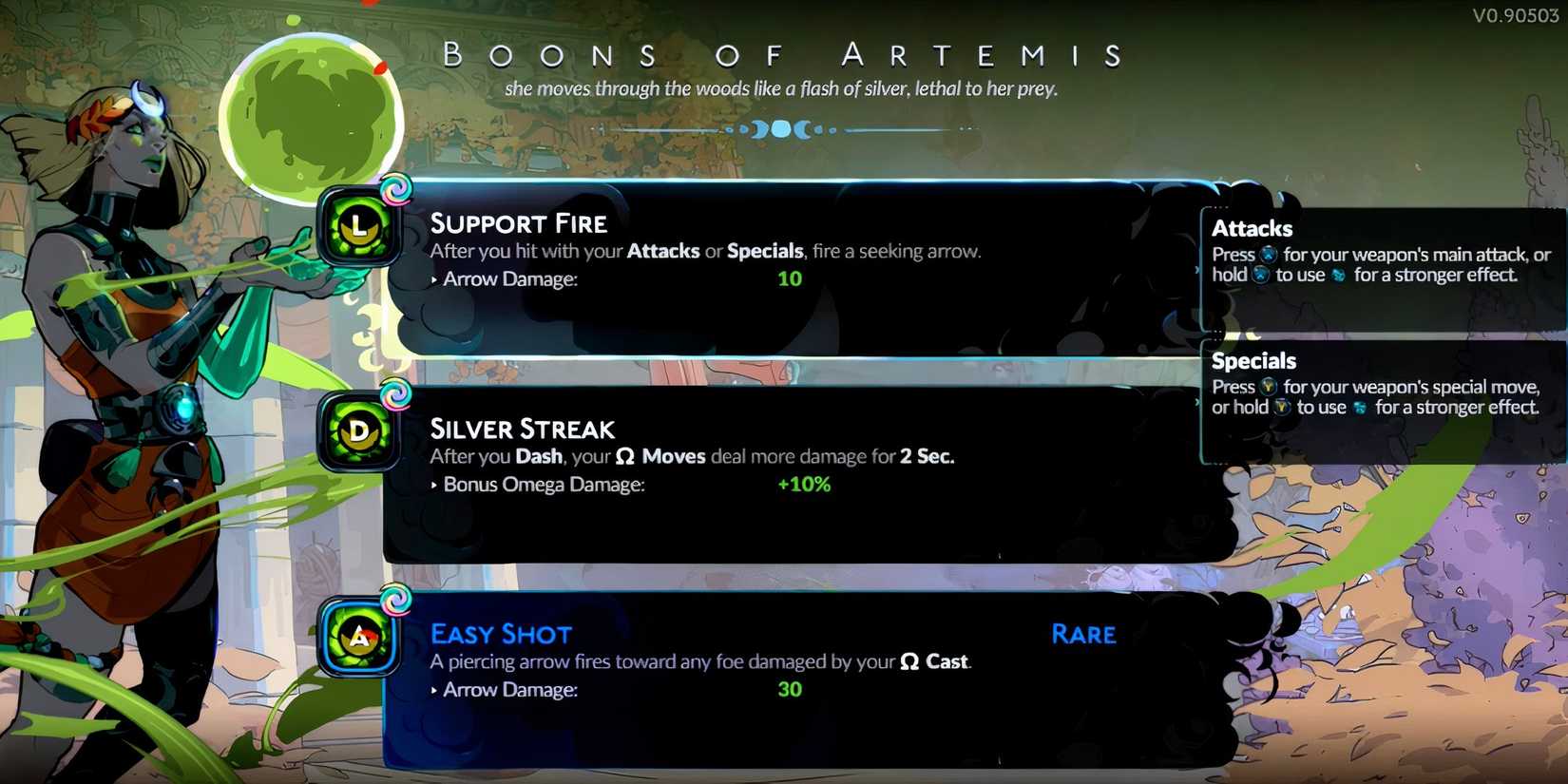Click the special button glyph in Specials panel

1268,387
